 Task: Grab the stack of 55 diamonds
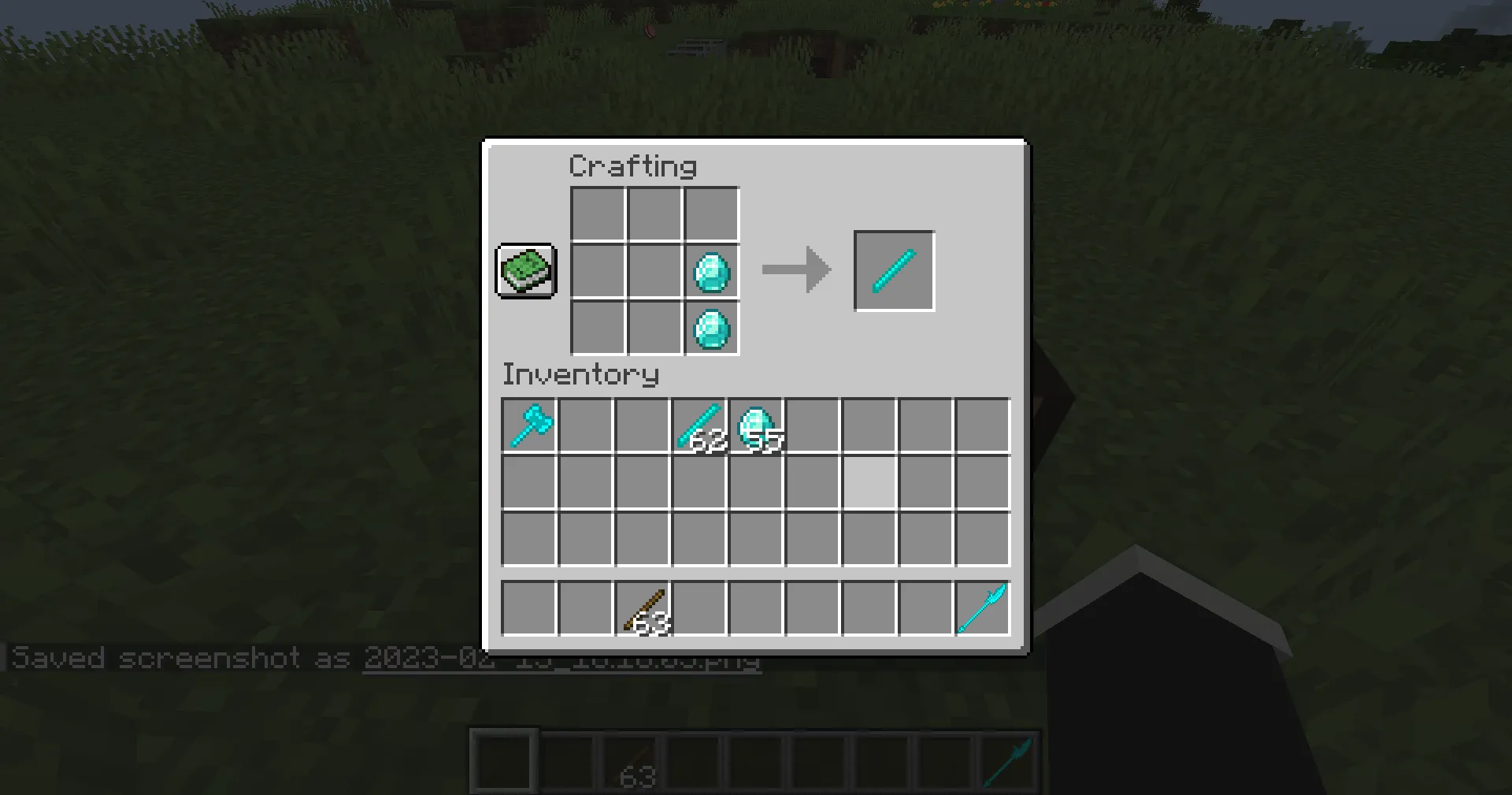tap(756, 425)
